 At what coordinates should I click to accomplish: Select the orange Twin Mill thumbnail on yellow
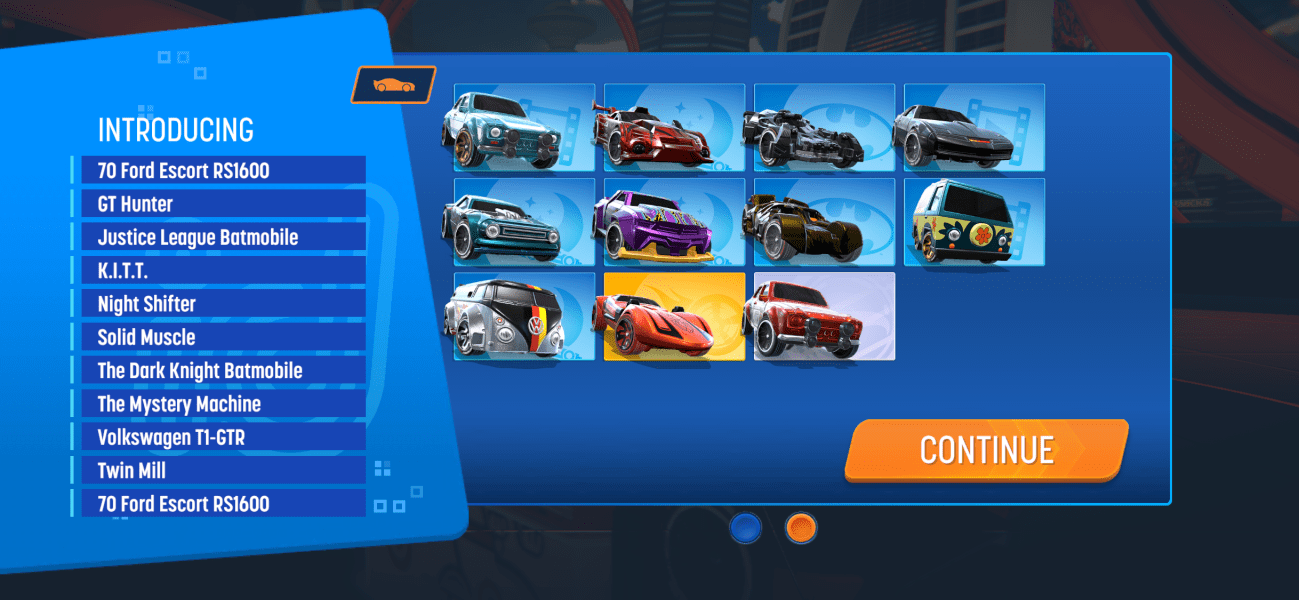tap(673, 316)
